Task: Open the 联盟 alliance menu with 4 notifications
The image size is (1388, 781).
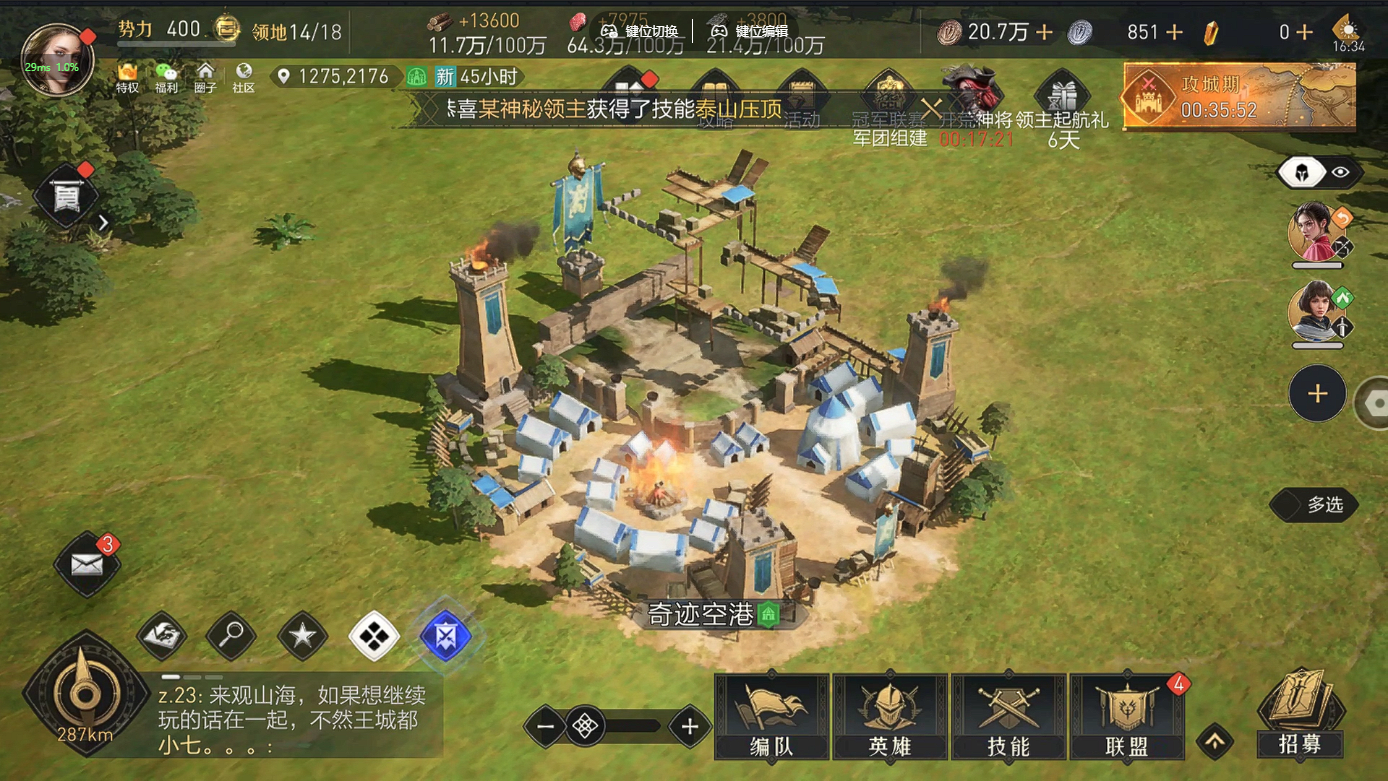Action: coord(1126,716)
